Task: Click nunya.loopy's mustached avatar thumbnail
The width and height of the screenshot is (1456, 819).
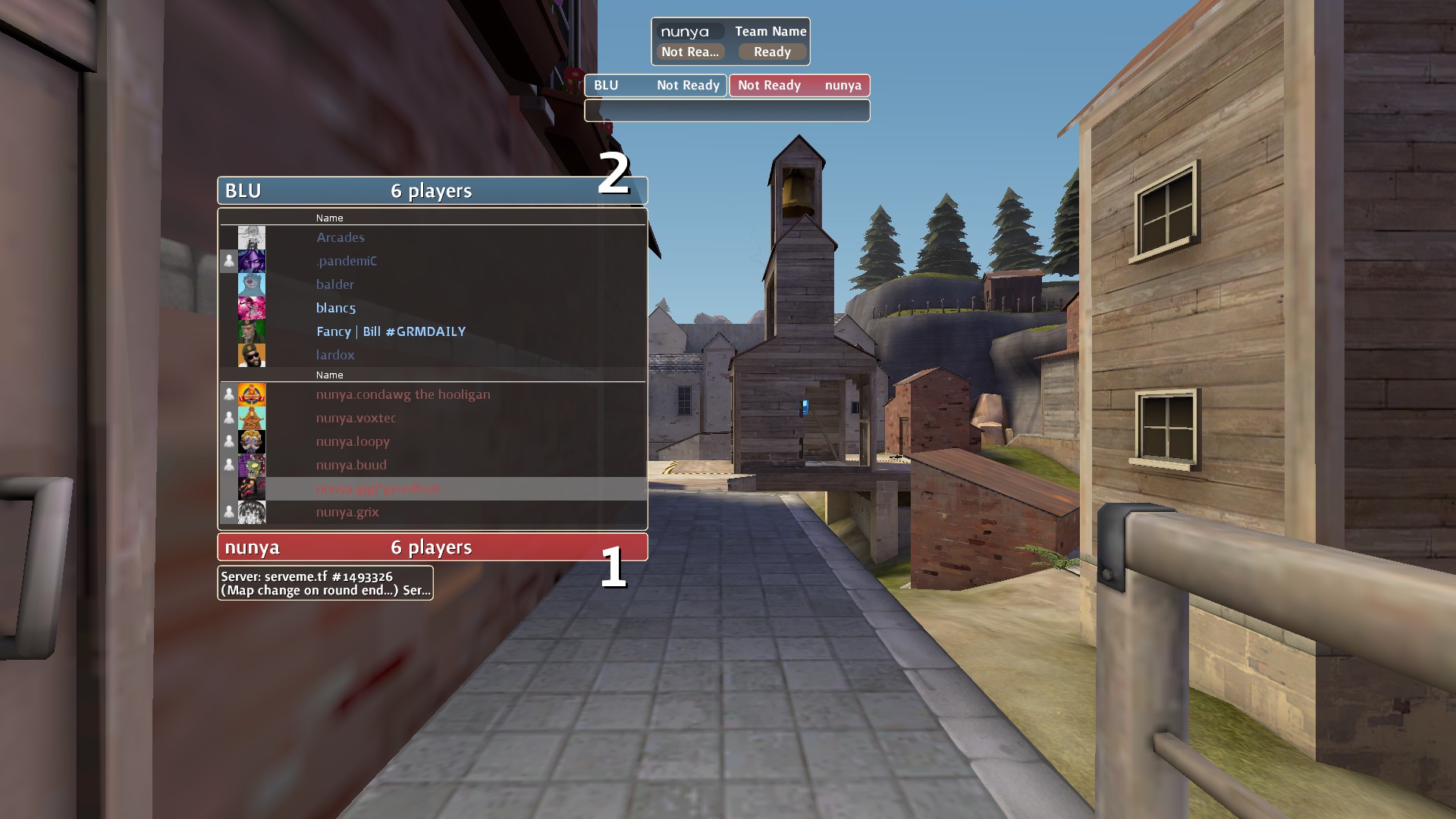Action: pos(252,441)
